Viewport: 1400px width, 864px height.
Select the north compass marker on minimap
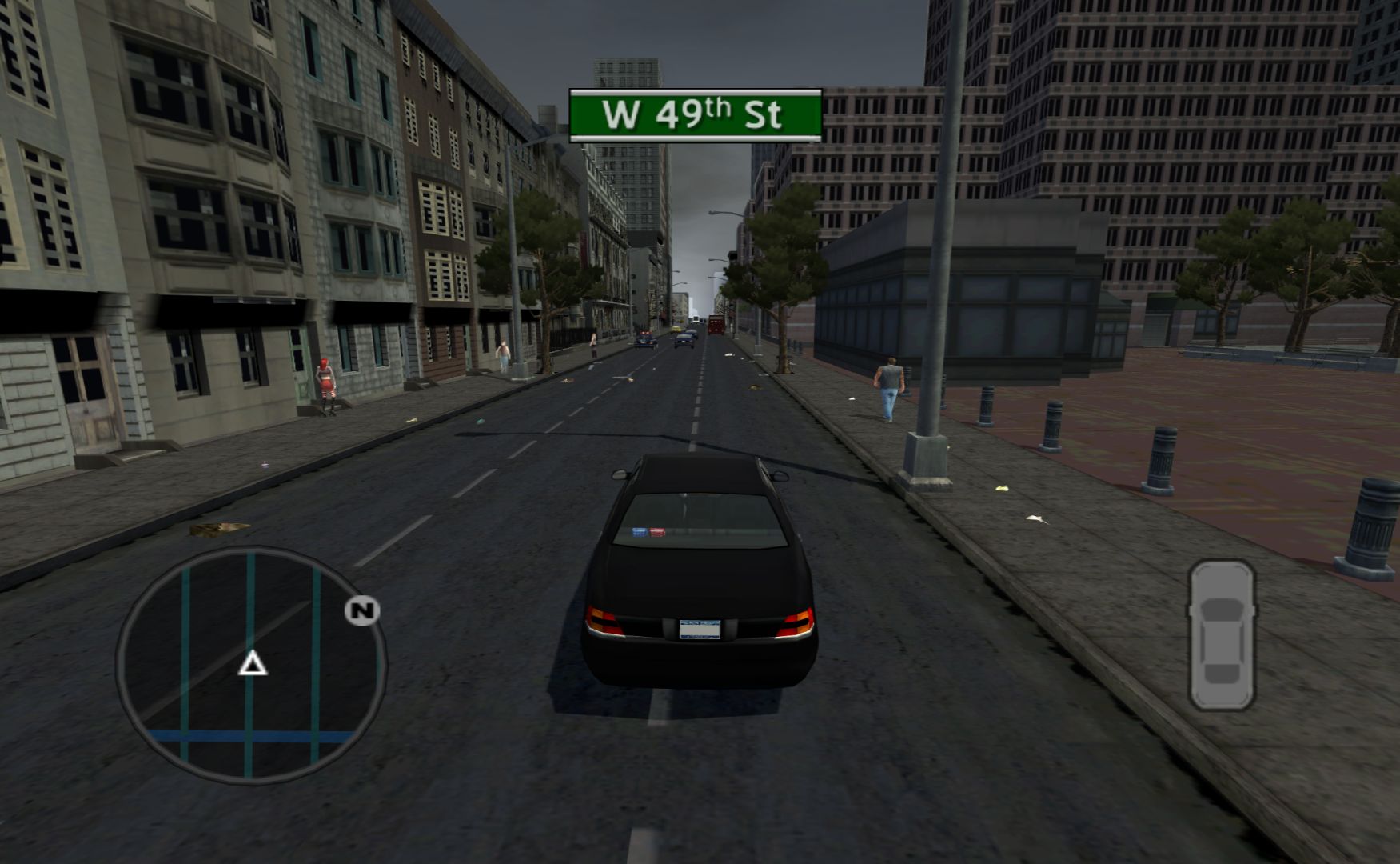click(361, 610)
